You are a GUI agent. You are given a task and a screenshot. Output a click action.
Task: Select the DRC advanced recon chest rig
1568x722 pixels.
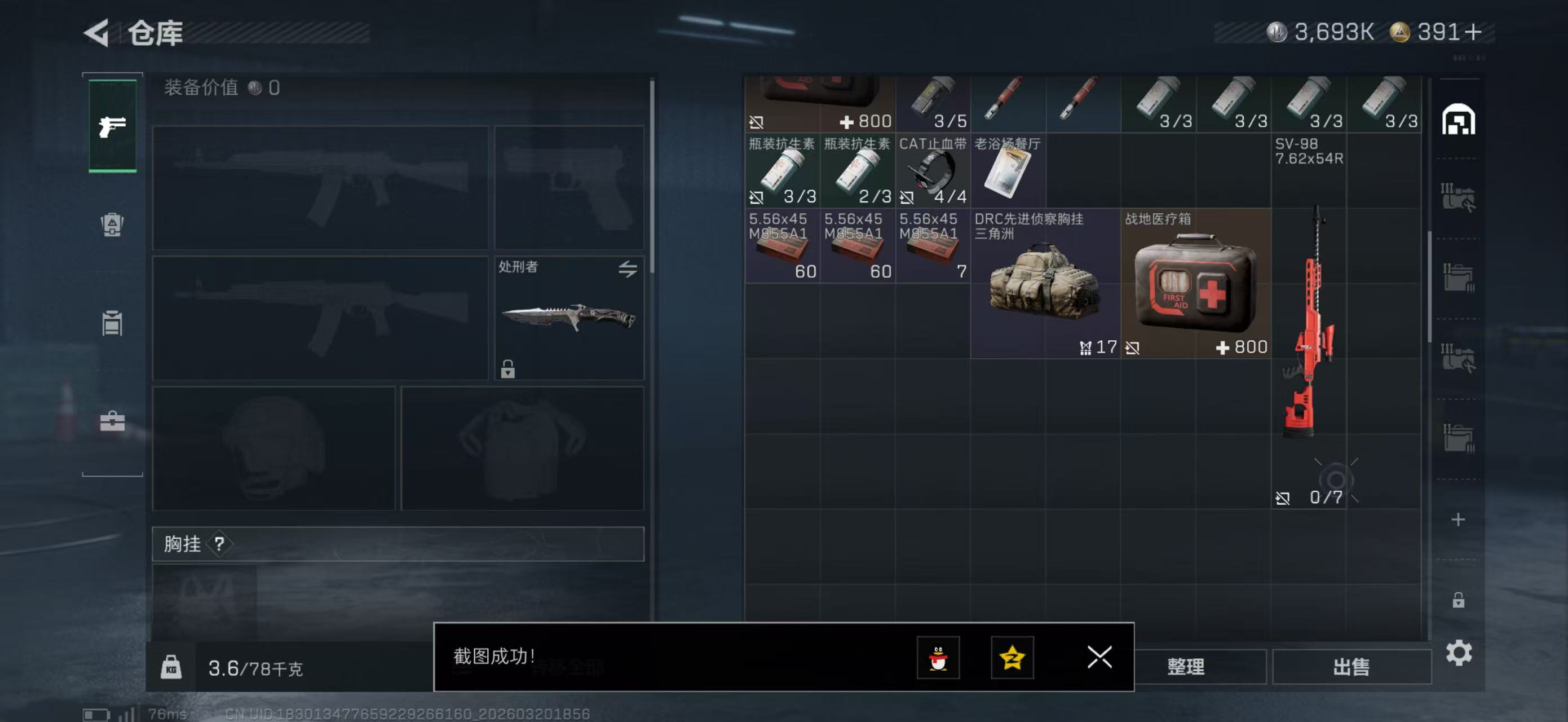[x=1045, y=283]
